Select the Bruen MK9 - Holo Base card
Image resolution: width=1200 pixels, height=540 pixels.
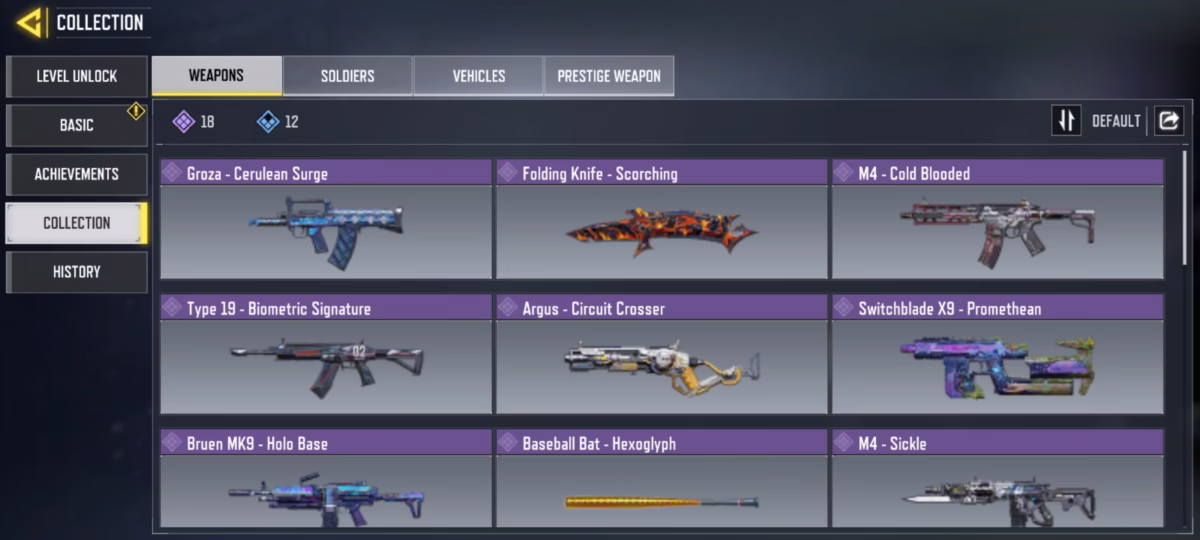pos(326,479)
